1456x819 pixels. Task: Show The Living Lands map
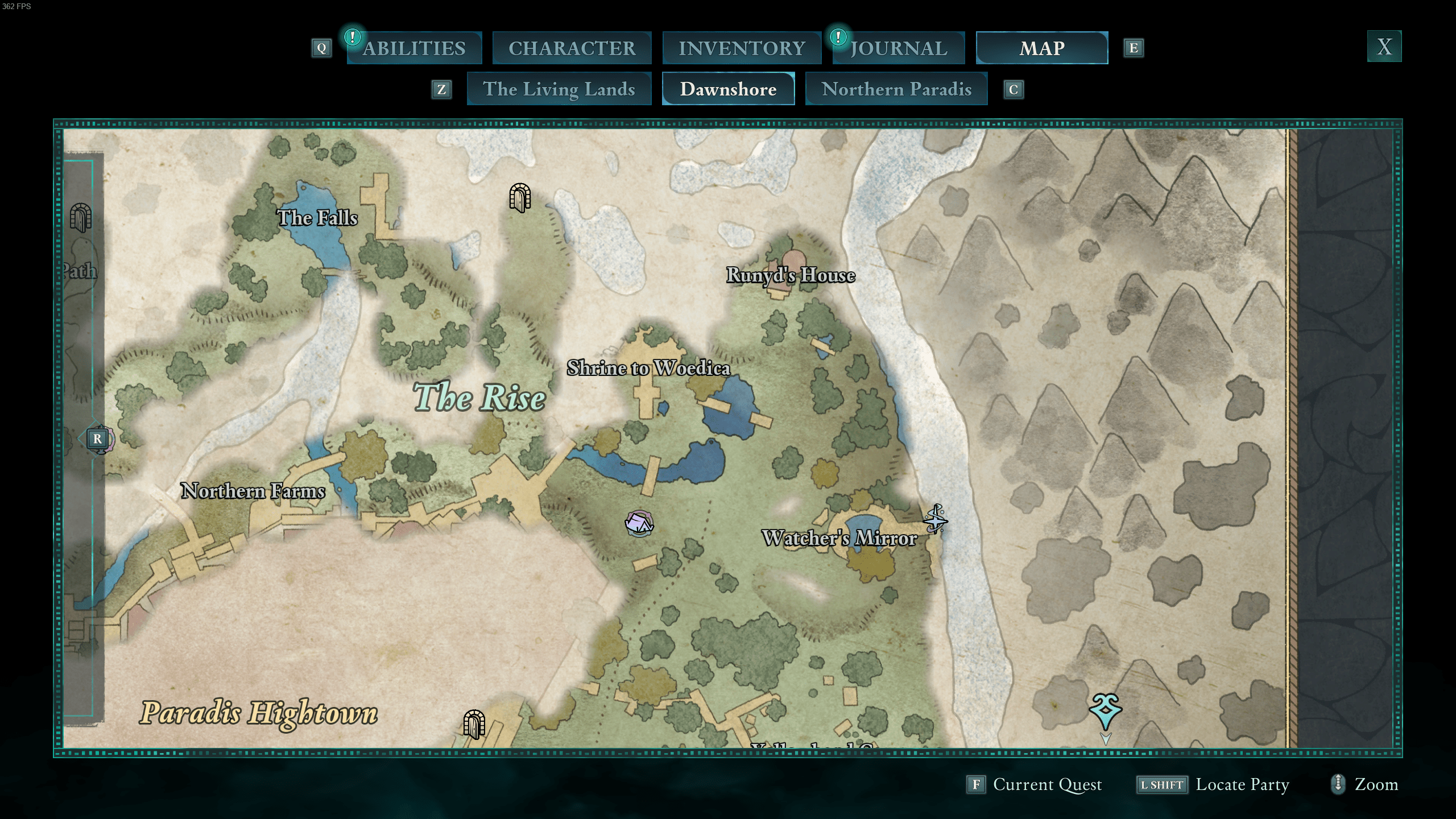tap(559, 89)
